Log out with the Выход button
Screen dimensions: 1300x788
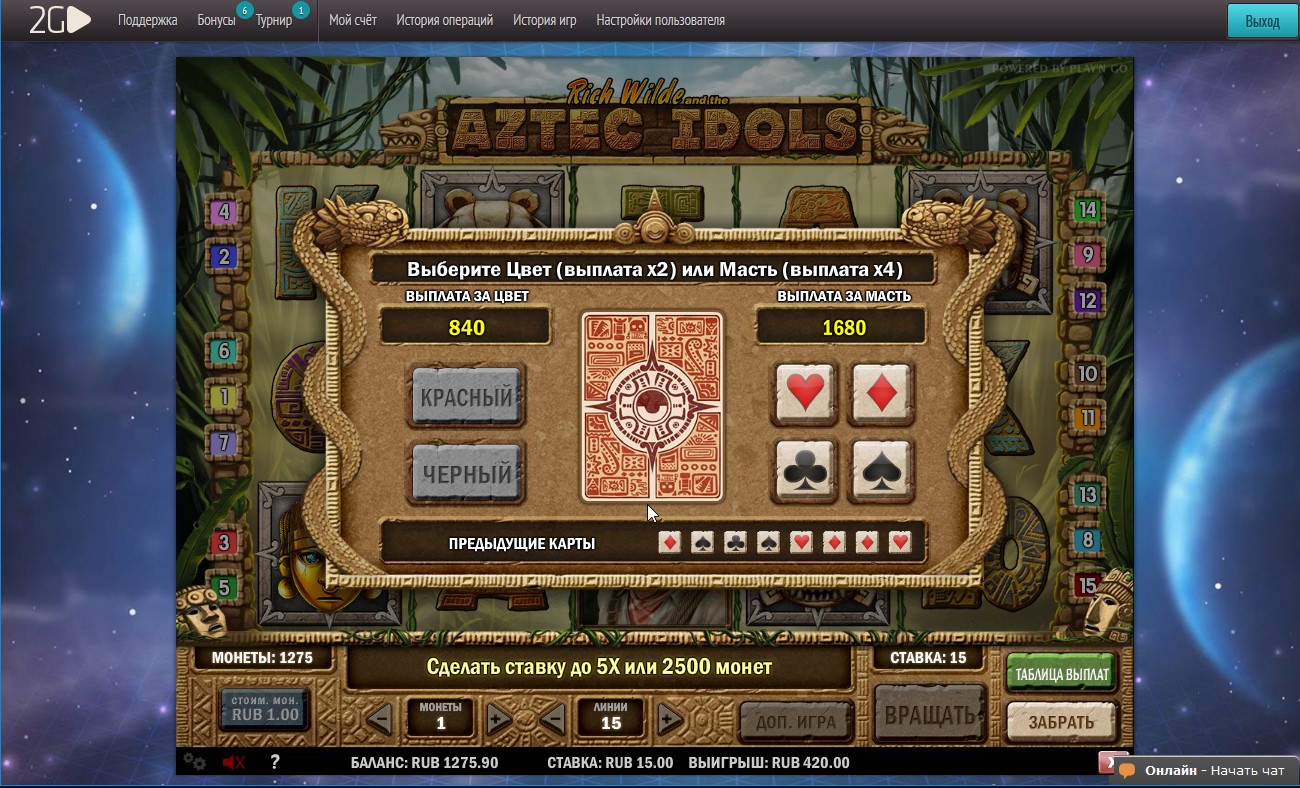(1262, 21)
